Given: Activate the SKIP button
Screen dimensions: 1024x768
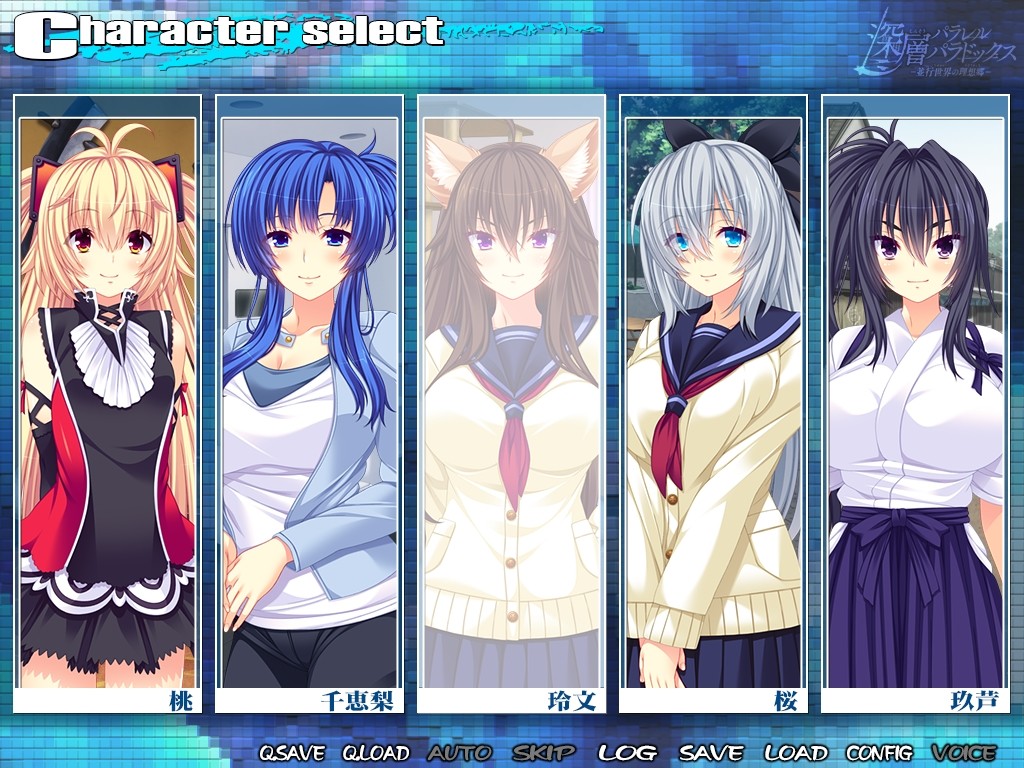Looking at the screenshot, I should [x=544, y=753].
